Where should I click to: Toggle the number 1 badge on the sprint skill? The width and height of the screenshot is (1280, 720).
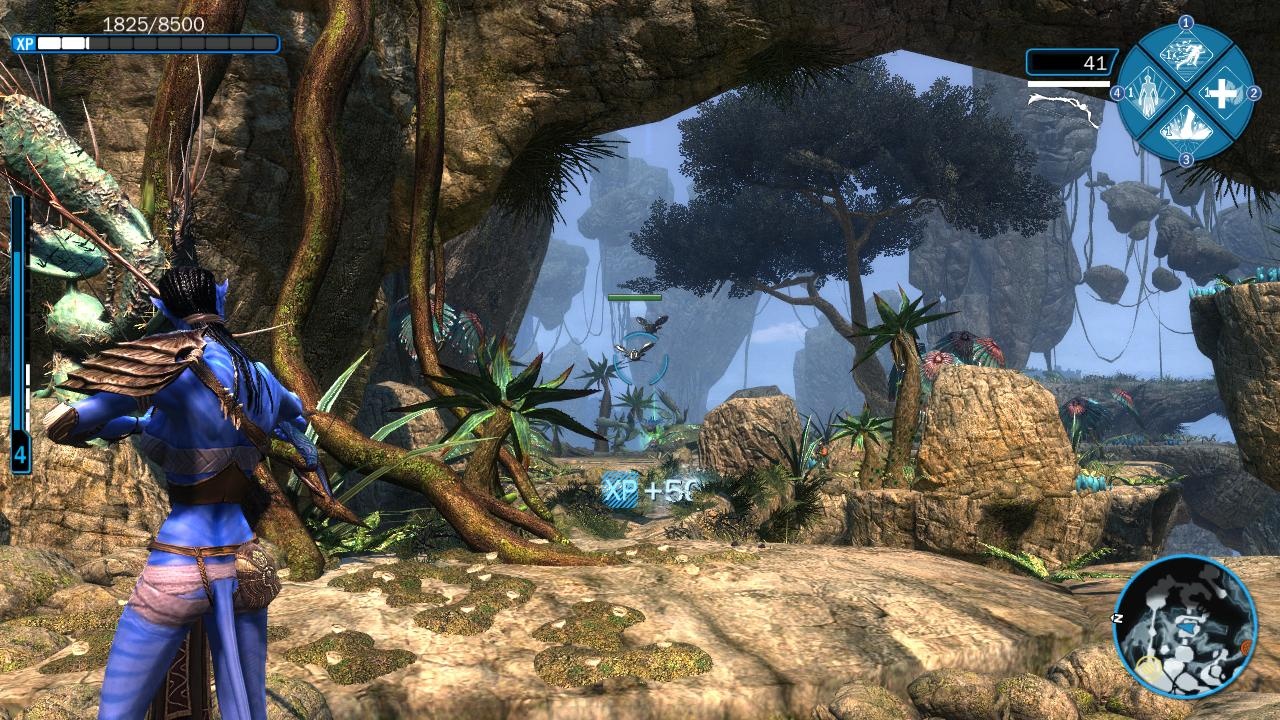1184,23
